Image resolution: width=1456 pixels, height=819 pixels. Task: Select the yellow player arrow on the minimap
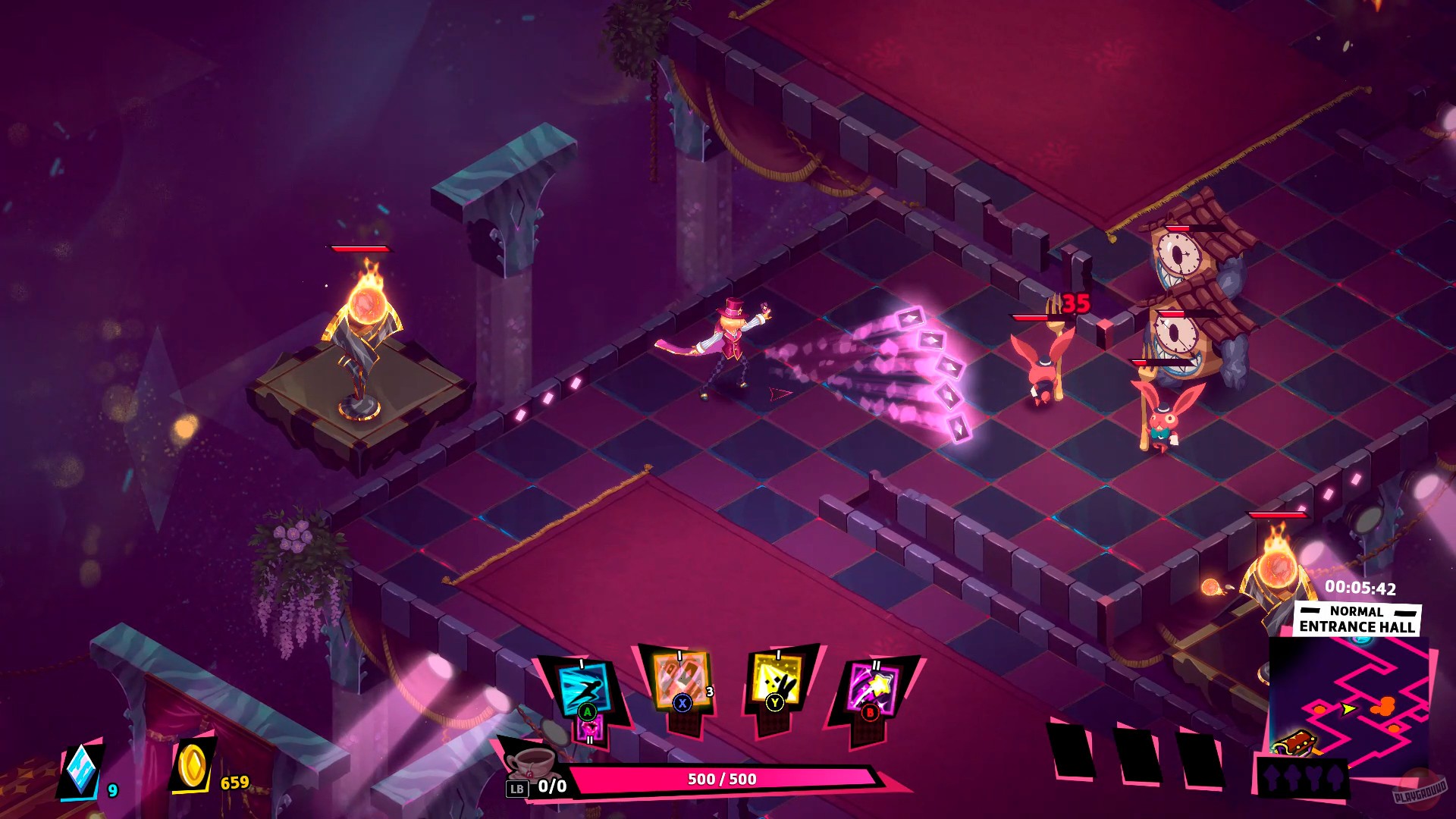[x=1348, y=710]
